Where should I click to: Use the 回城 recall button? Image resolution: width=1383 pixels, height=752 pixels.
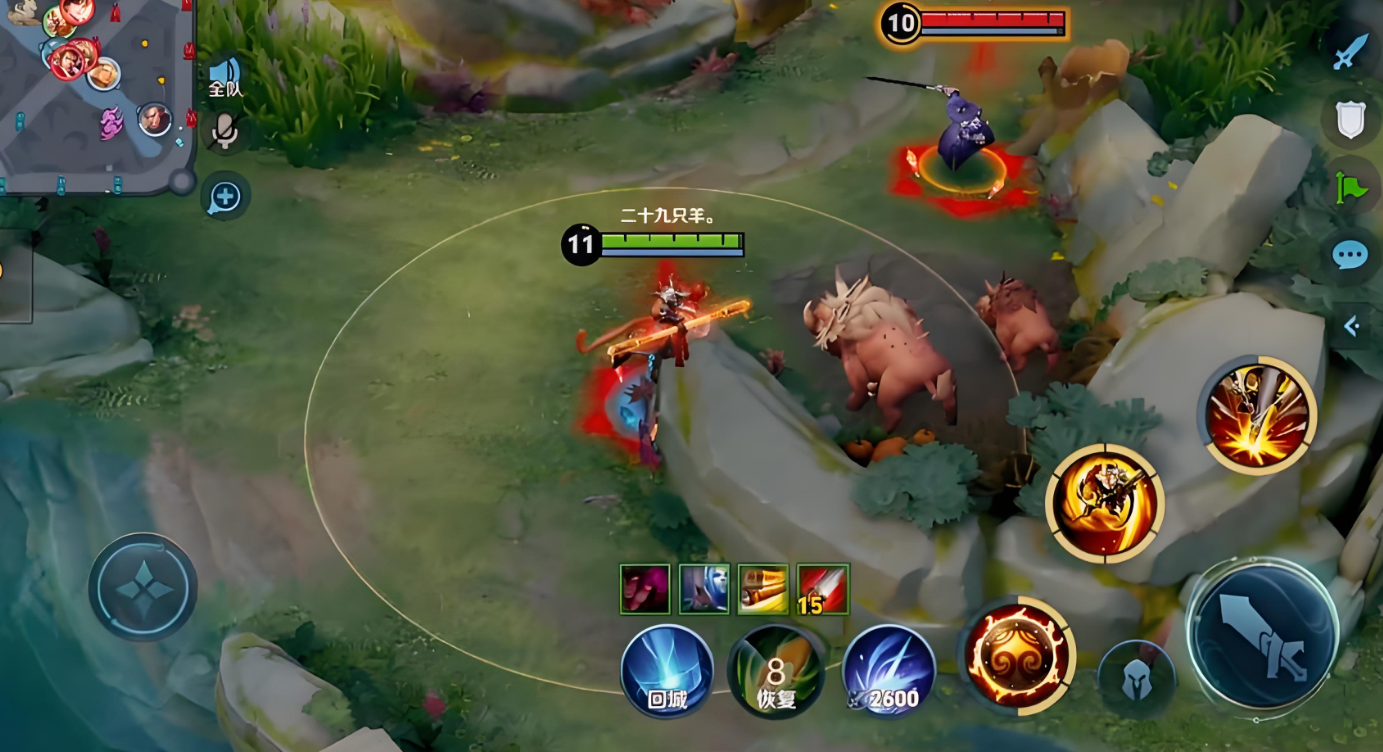click(x=667, y=671)
